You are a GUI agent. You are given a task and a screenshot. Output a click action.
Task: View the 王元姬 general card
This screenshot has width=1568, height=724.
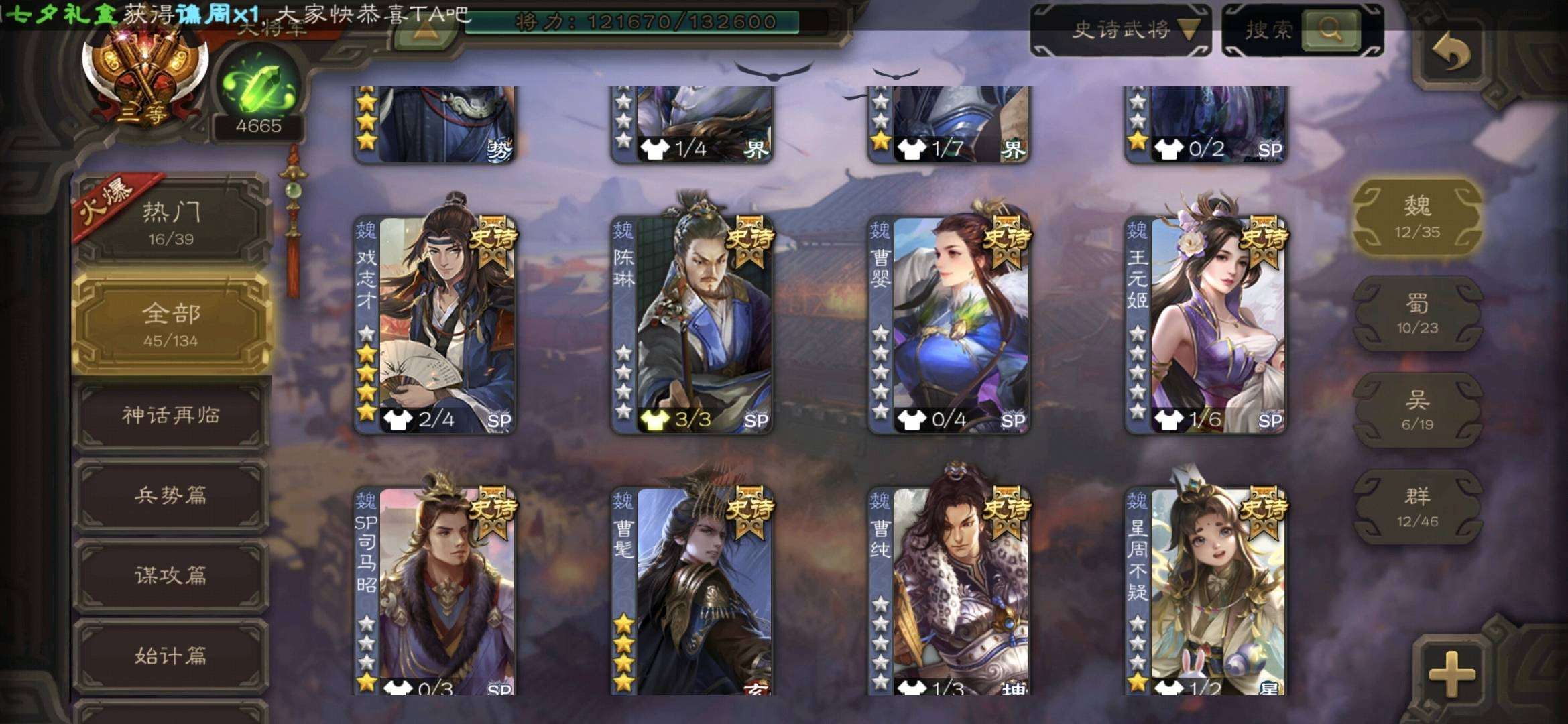pyautogui.click(x=1207, y=325)
